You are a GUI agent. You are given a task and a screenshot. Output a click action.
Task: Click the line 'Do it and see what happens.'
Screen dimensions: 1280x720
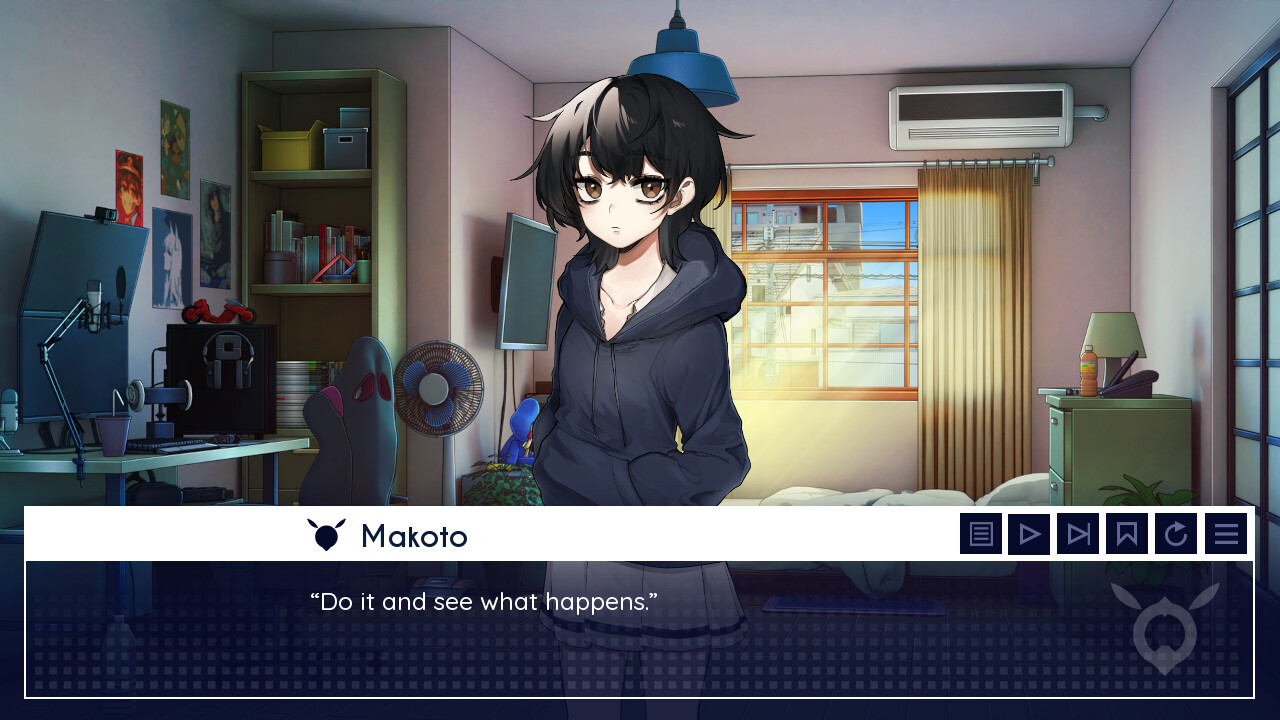click(x=484, y=602)
